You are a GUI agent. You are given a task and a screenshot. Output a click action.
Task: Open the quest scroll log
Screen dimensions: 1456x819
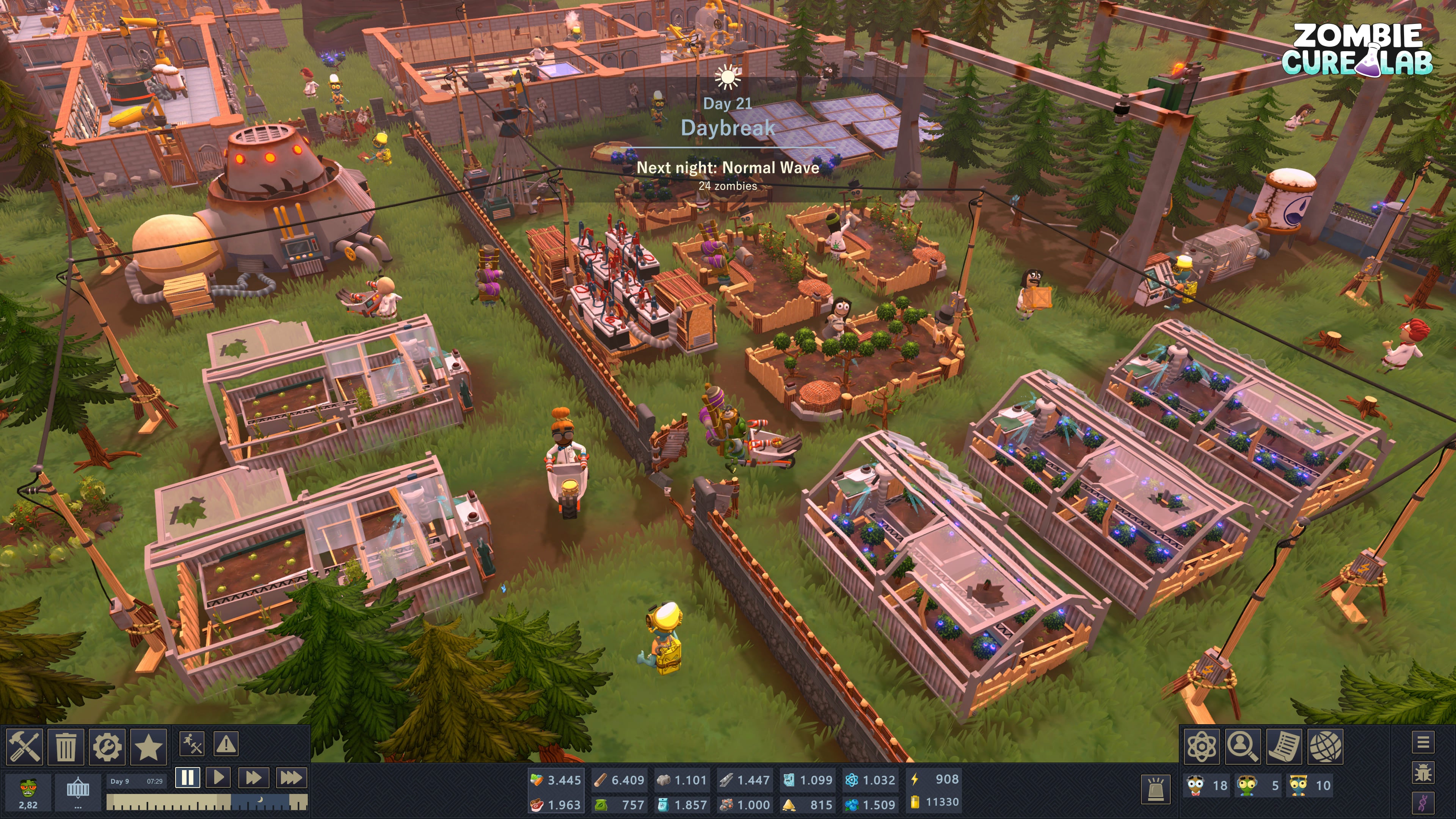[1285, 747]
